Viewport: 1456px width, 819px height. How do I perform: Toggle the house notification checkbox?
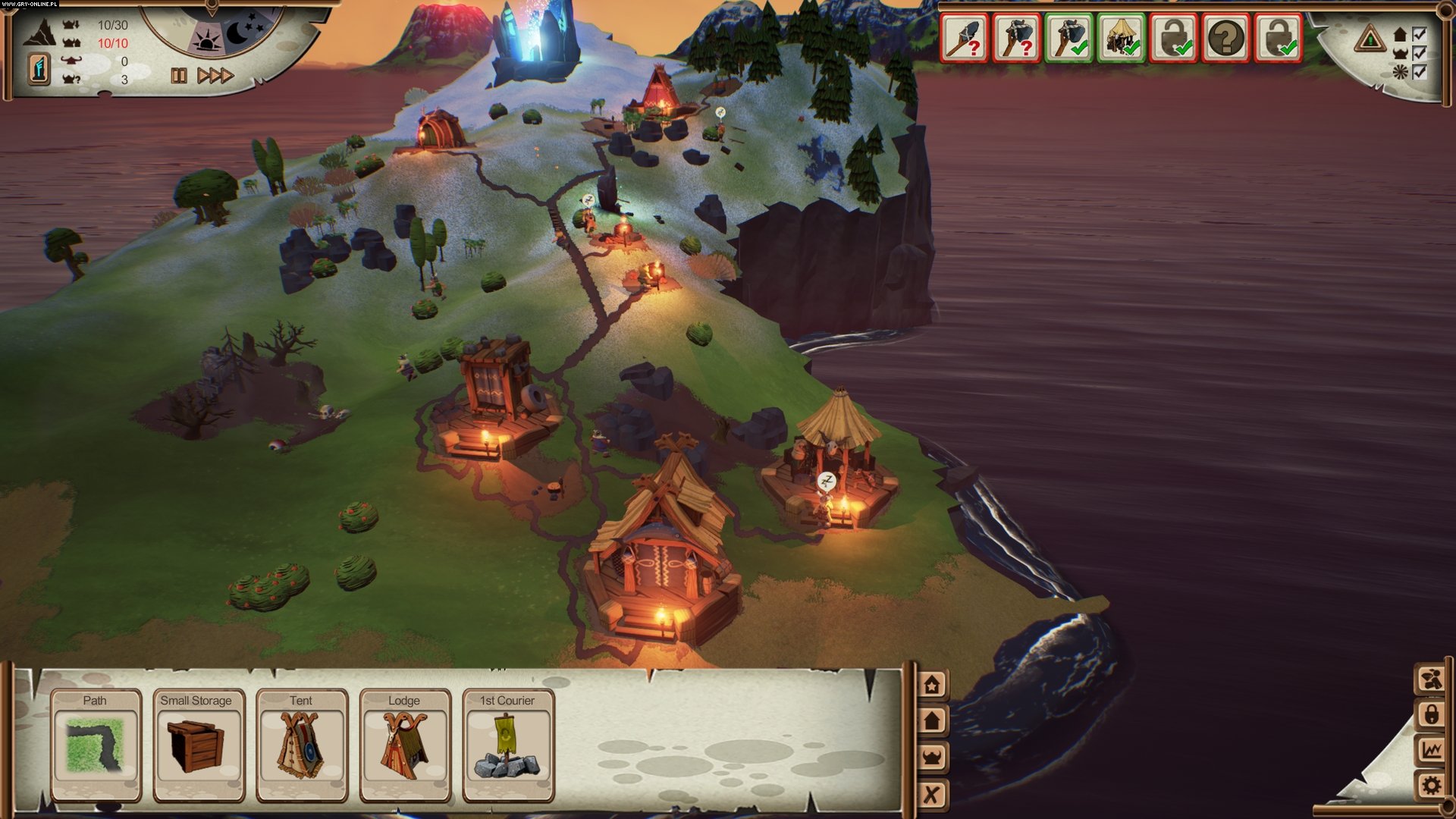1420,34
